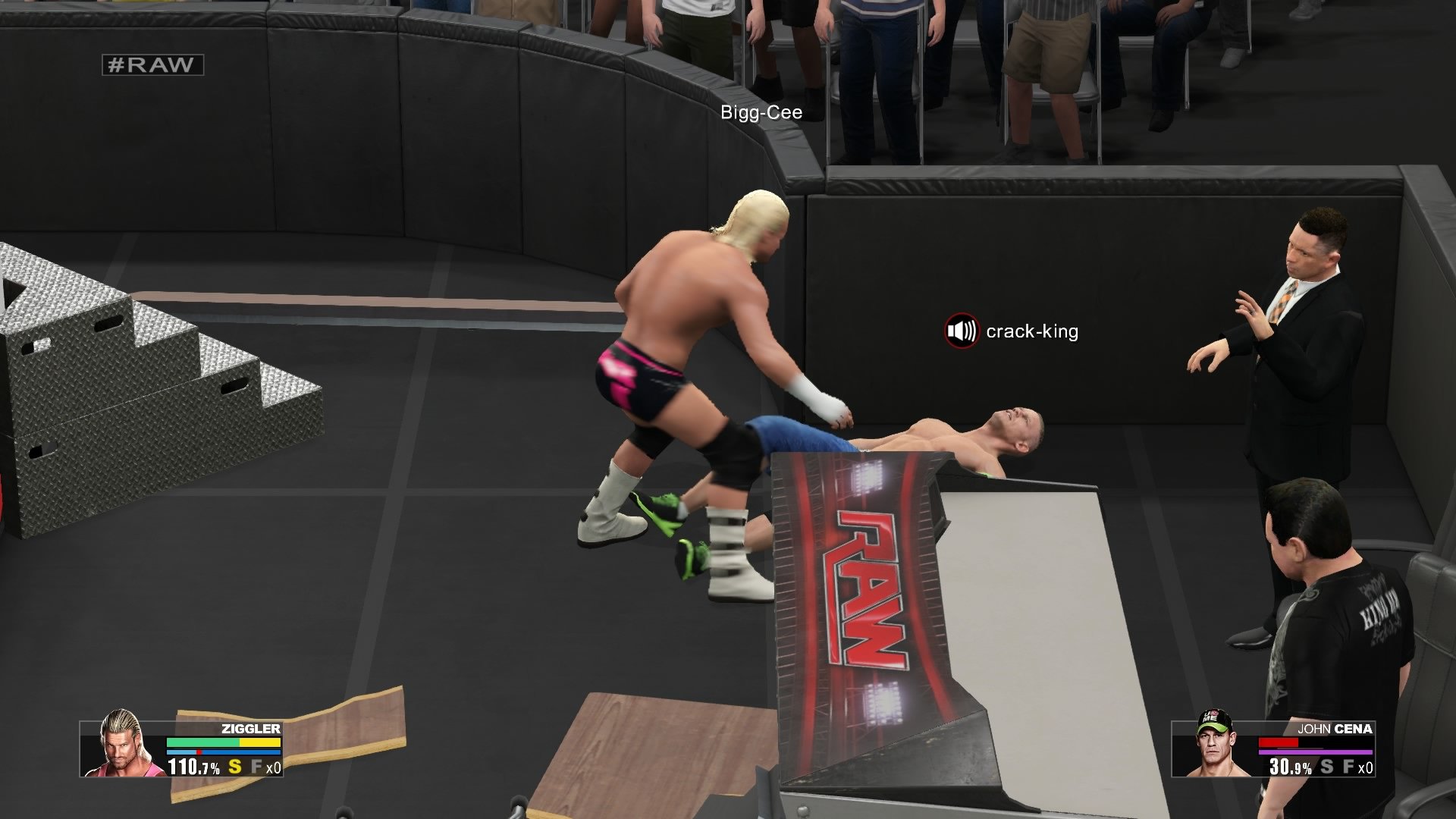The width and height of the screenshot is (1456, 819).
Task: Click the crack-king player name
Action: tap(1032, 331)
